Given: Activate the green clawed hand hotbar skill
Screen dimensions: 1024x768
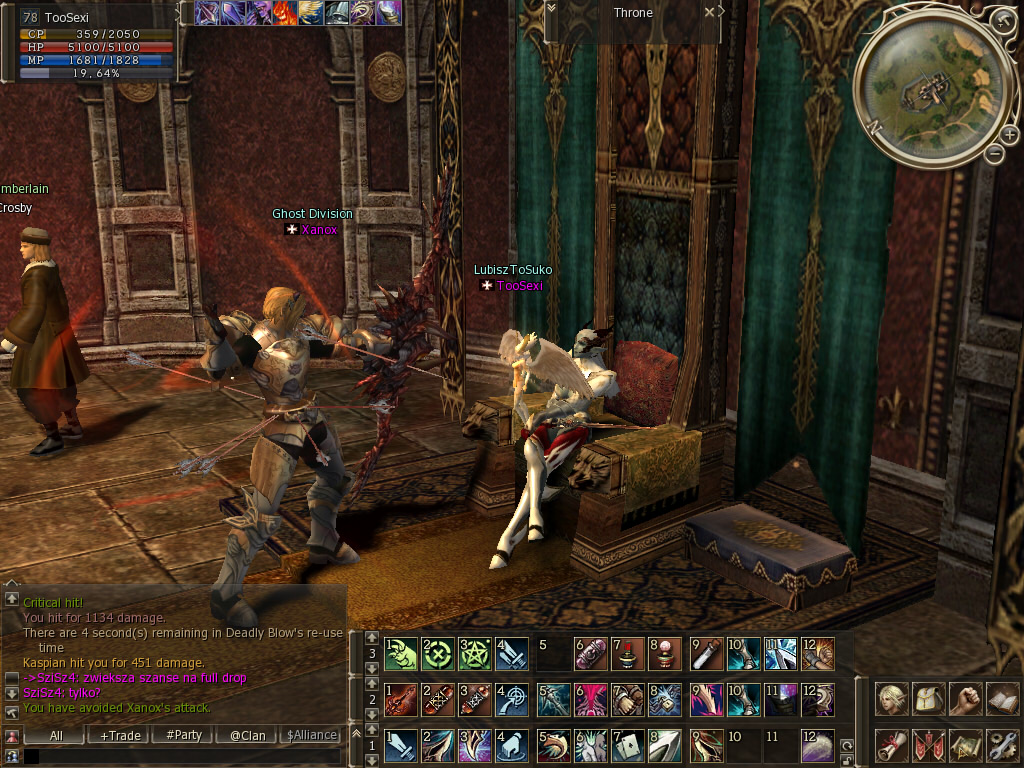Looking at the screenshot, I should coord(400,654).
